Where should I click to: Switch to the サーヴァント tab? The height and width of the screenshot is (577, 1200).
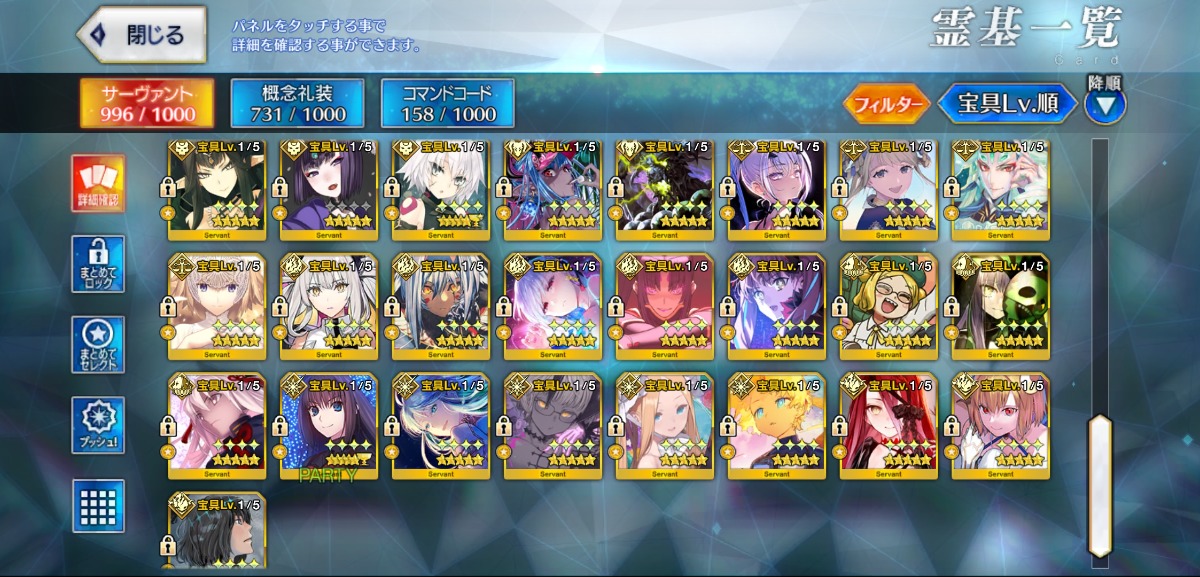[147, 103]
